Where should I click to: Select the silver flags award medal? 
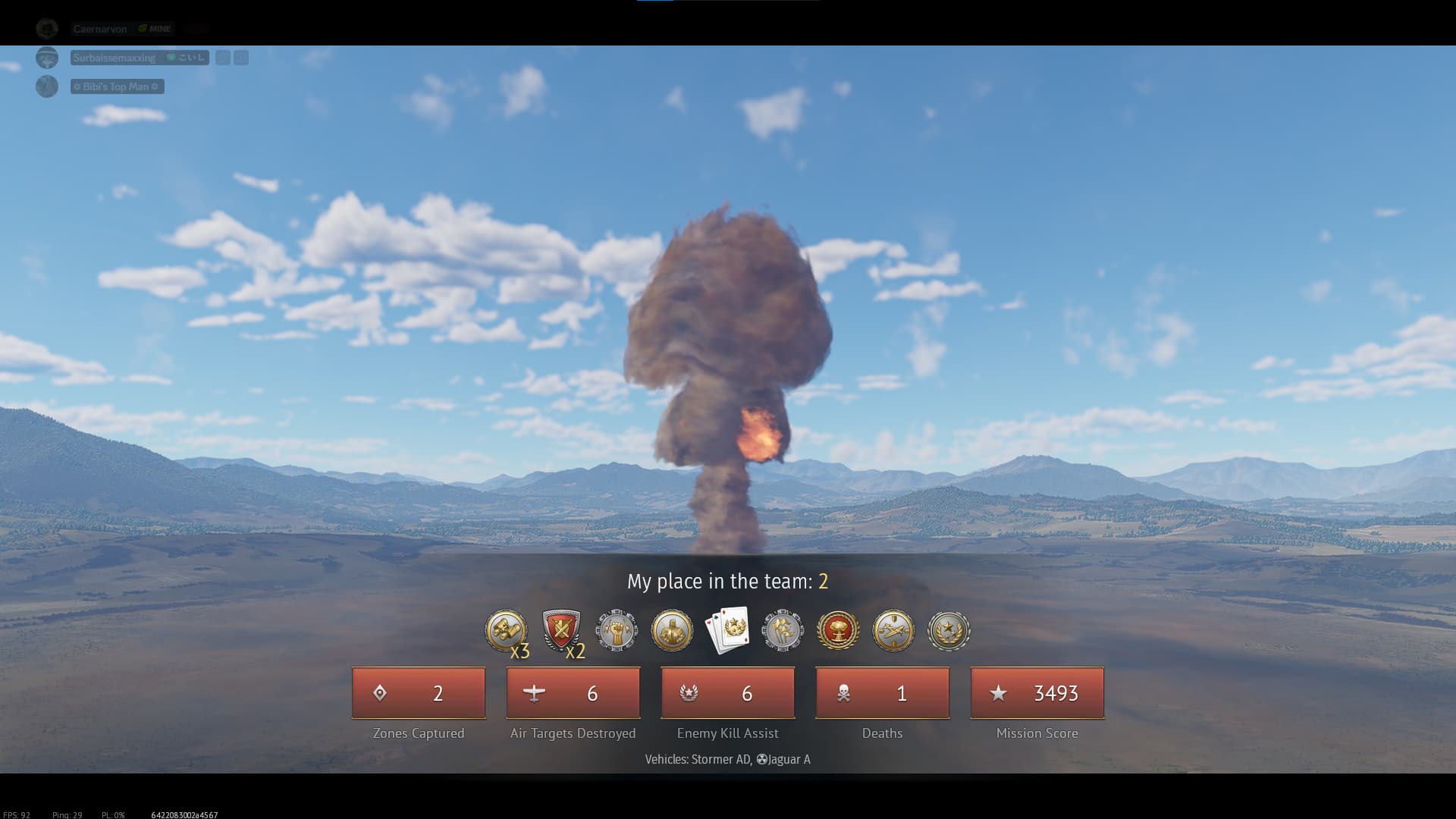783,630
